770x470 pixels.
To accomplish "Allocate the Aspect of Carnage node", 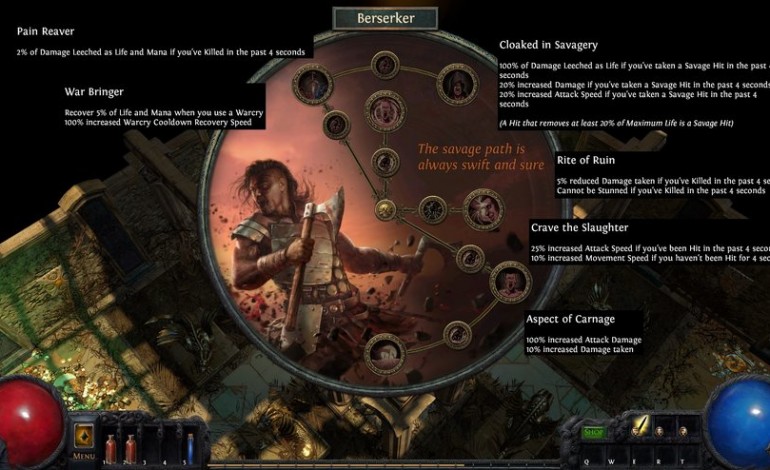I will (x=385, y=351).
